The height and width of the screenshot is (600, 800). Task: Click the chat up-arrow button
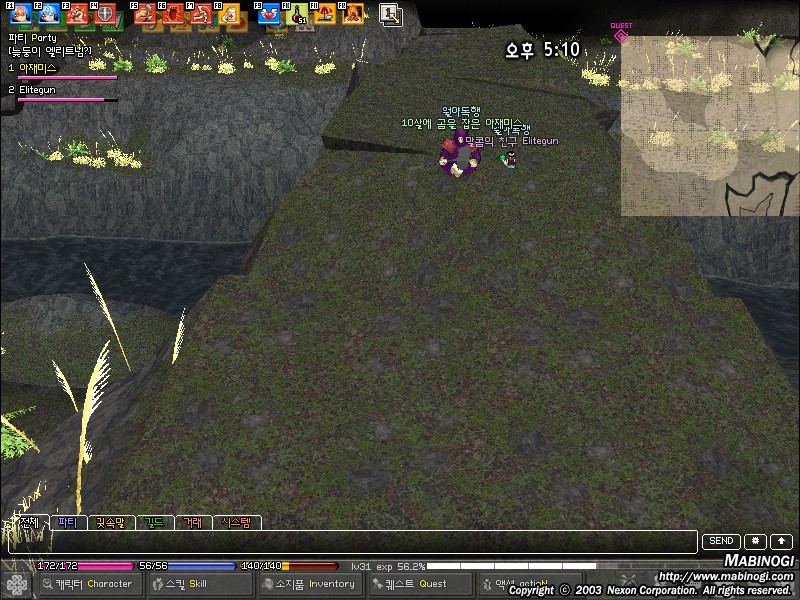(x=781, y=541)
